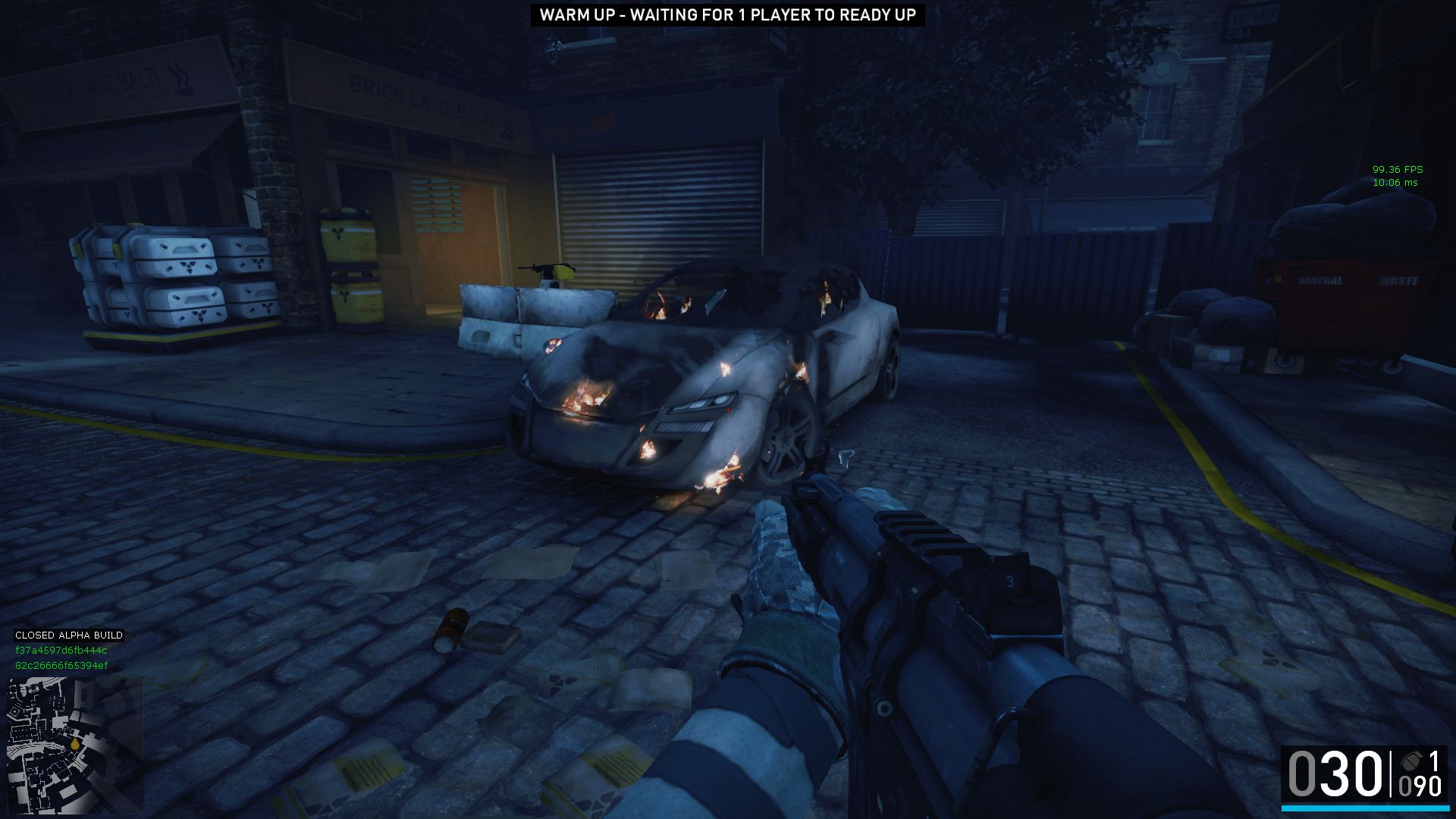Click the minimap in the corner
The height and width of the screenshot is (819, 1456).
(x=74, y=745)
